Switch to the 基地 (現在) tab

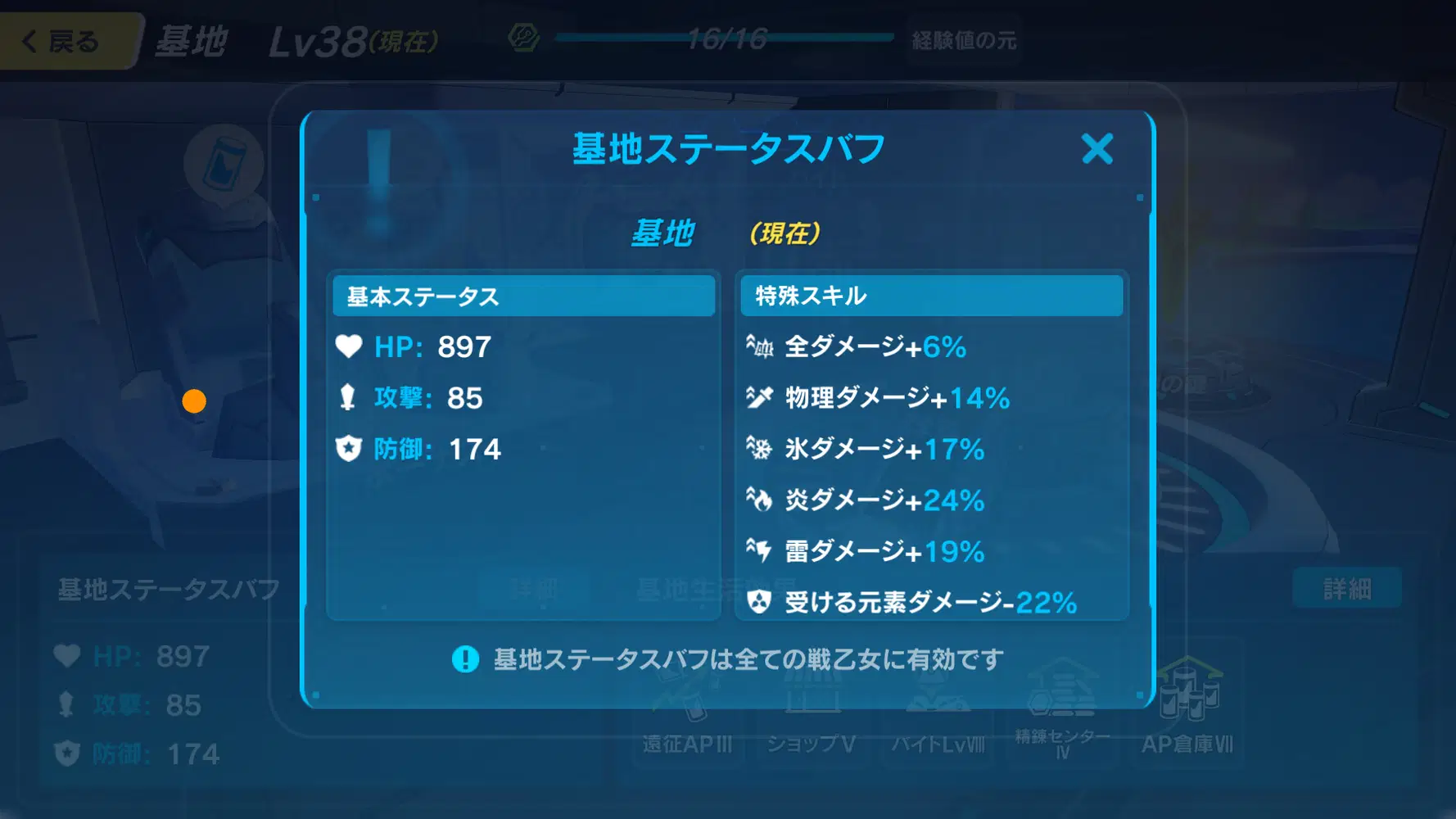click(x=725, y=233)
